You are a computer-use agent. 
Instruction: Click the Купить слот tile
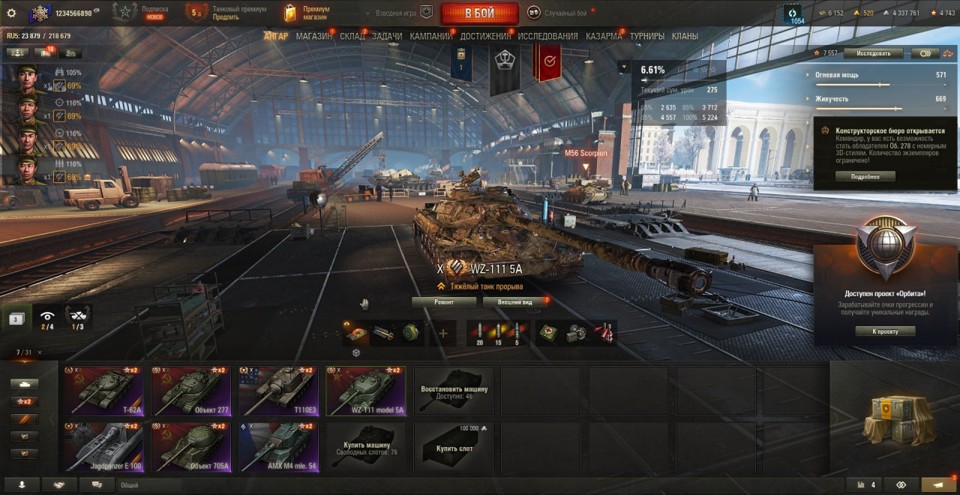[x=455, y=445]
